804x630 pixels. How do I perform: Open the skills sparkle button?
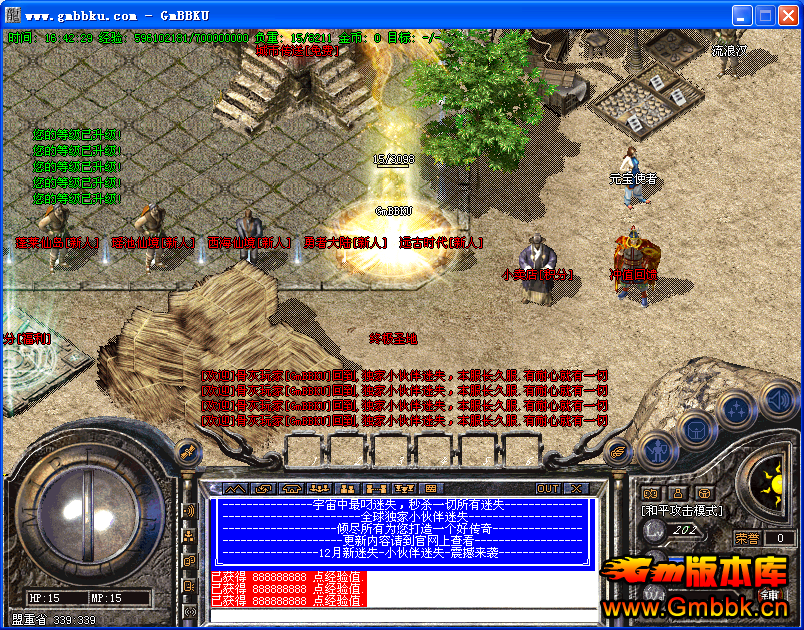point(736,409)
